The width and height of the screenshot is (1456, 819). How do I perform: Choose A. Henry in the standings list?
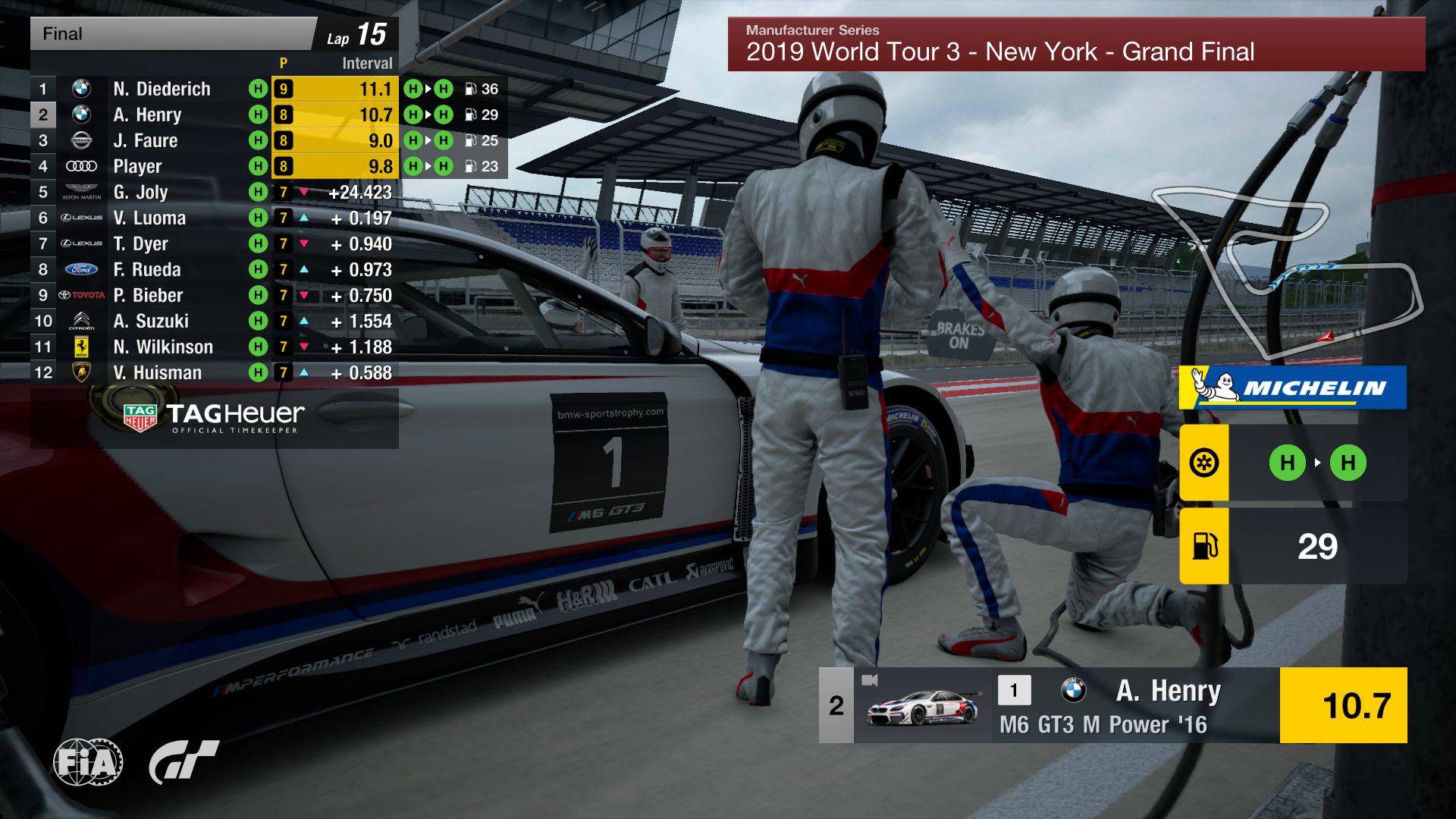pyautogui.click(x=147, y=115)
